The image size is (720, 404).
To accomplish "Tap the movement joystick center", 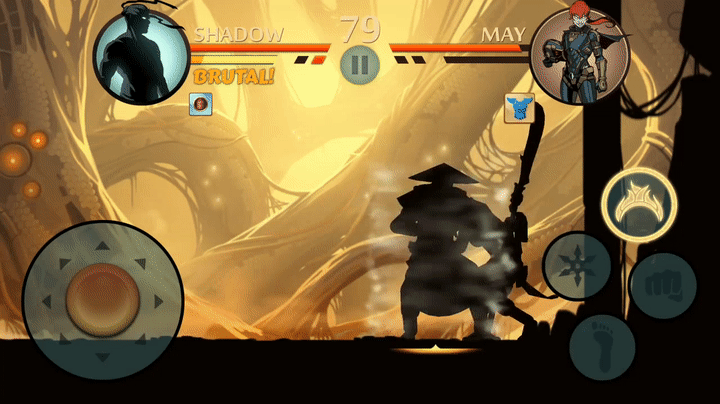I will click(x=101, y=299).
